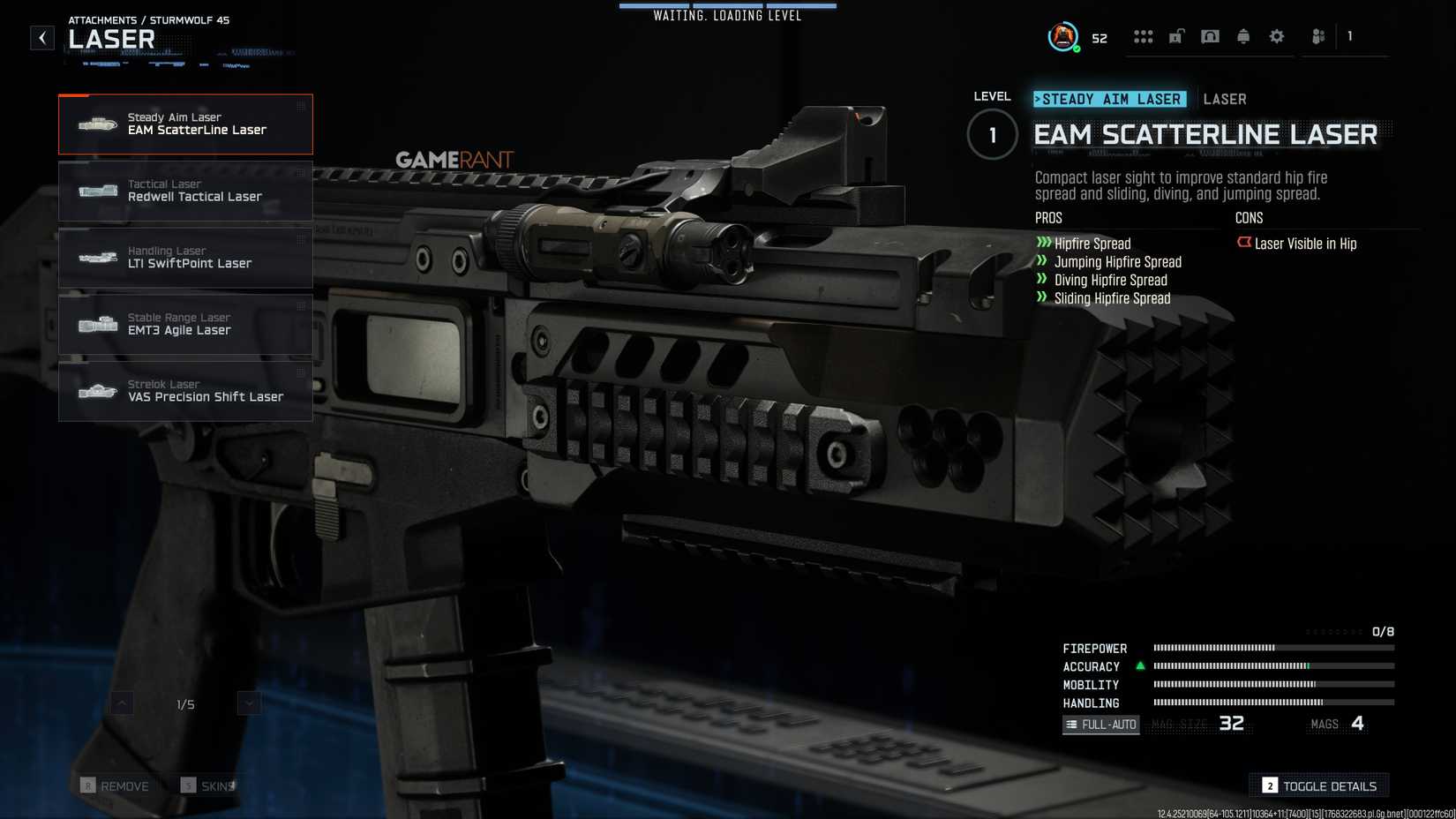Click the REMOVE attachment button
The width and height of the screenshot is (1456, 819).
(116, 785)
